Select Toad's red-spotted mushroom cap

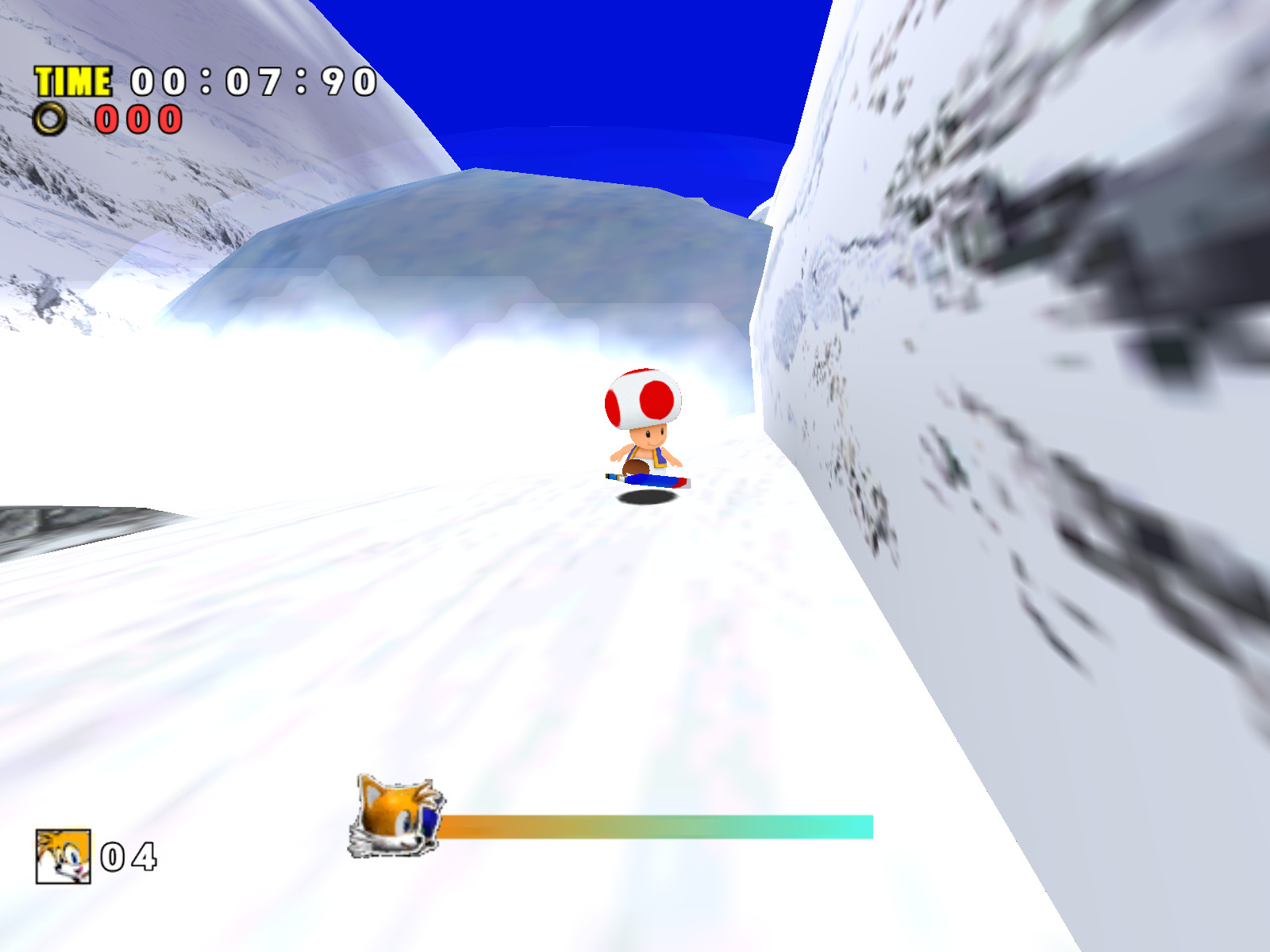coord(643,401)
